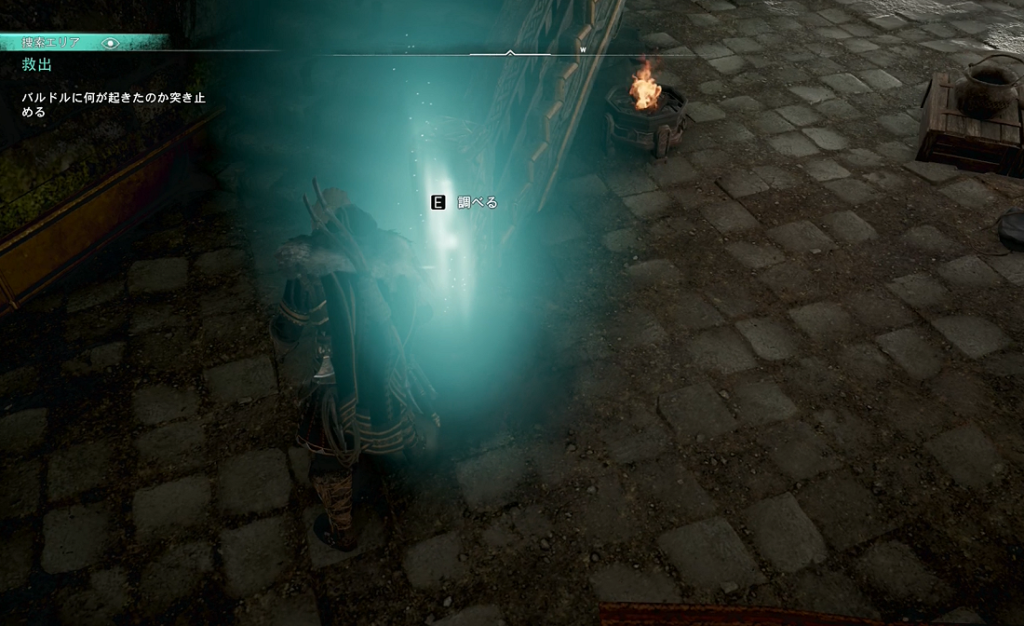Open the 救出 quest tracker title
The width and height of the screenshot is (1024, 626).
(37, 65)
